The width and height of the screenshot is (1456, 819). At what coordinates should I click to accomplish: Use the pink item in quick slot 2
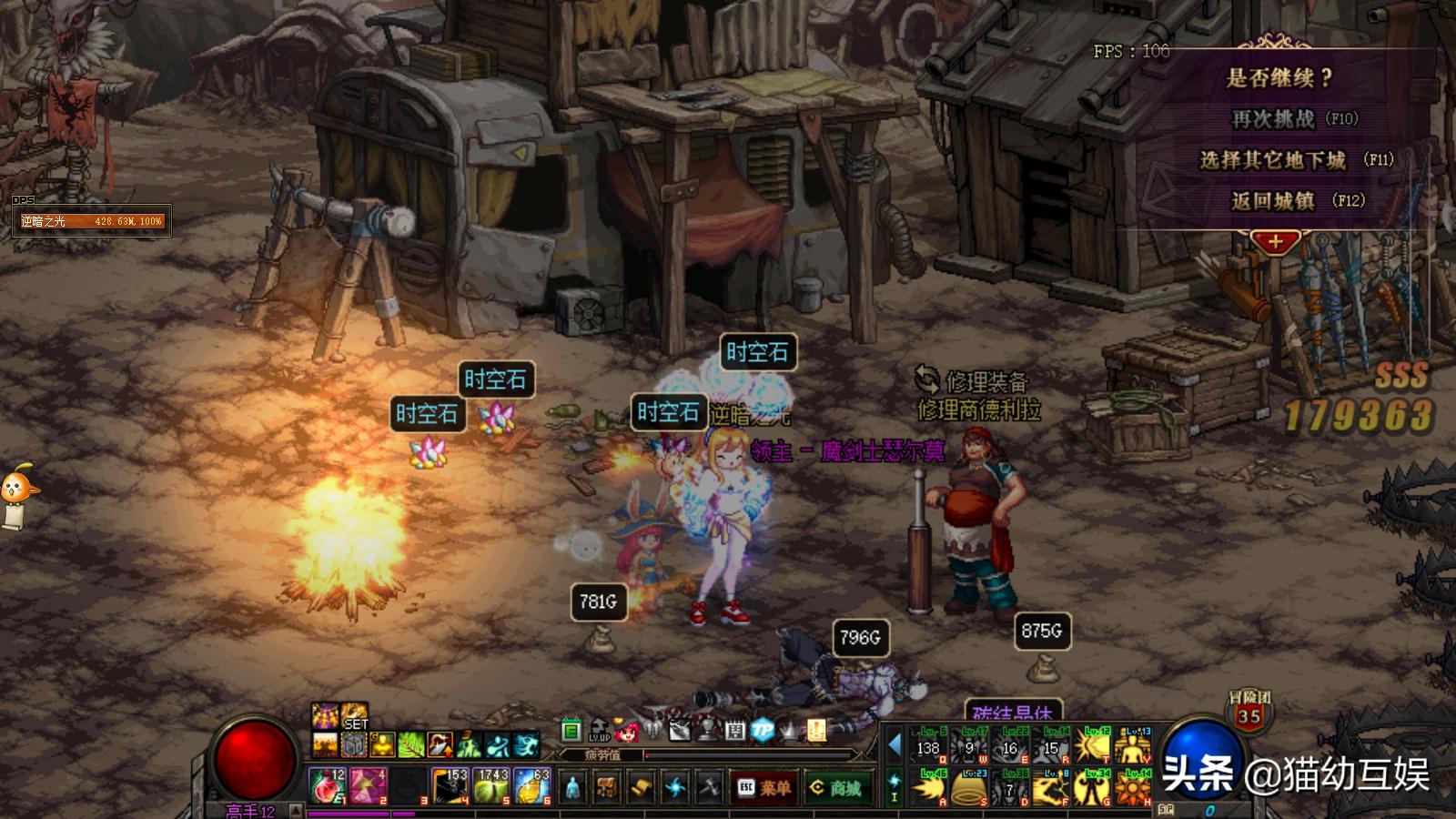pos(369,786)
